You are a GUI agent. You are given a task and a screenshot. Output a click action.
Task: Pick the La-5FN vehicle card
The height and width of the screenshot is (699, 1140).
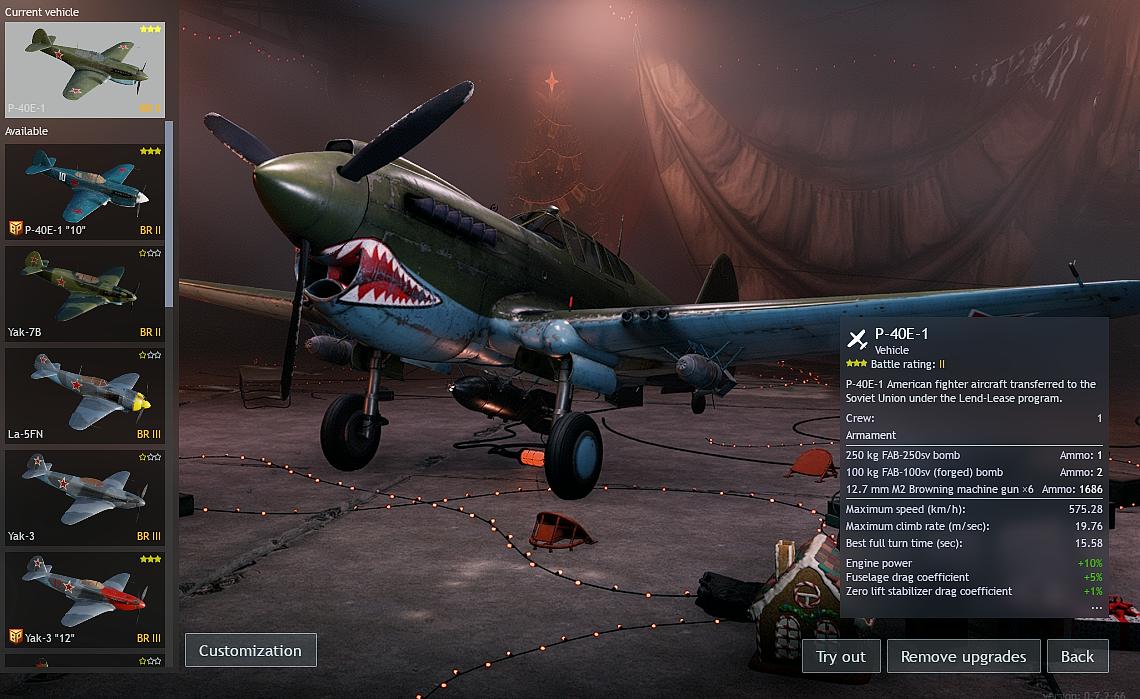click(x=85, y=395)
